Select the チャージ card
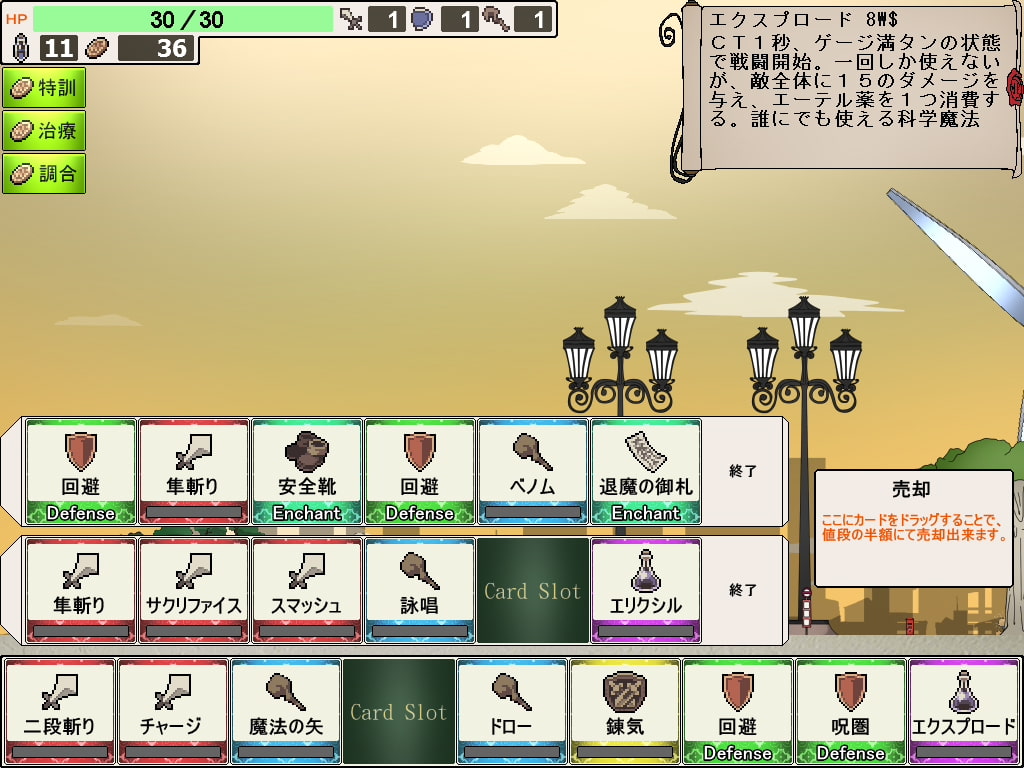1024x768 pixels. click(x=173, y=711)
